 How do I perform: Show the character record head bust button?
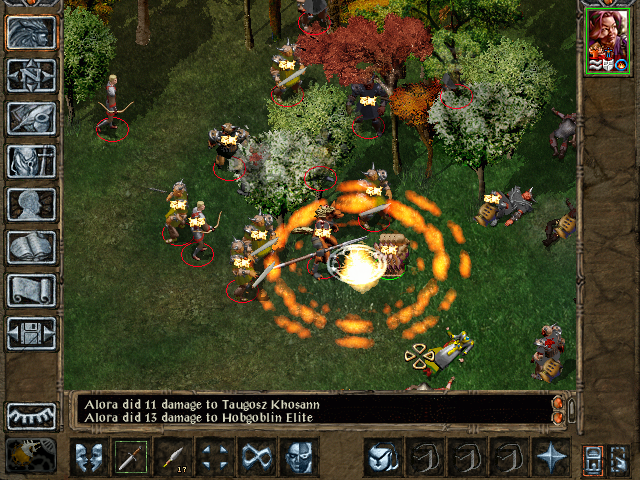[31, 204]
